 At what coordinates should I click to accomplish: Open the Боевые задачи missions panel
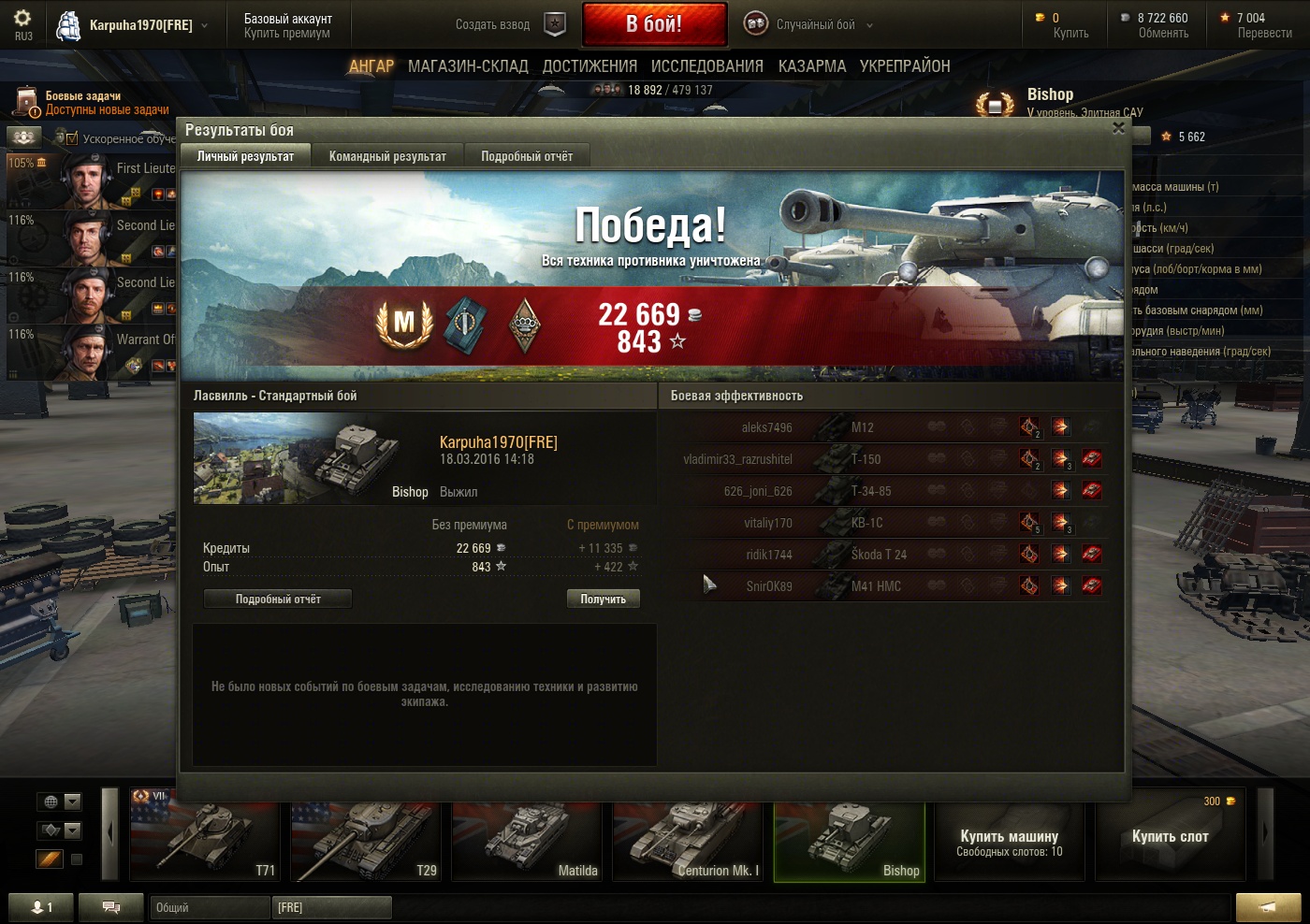tap(94, 102)
